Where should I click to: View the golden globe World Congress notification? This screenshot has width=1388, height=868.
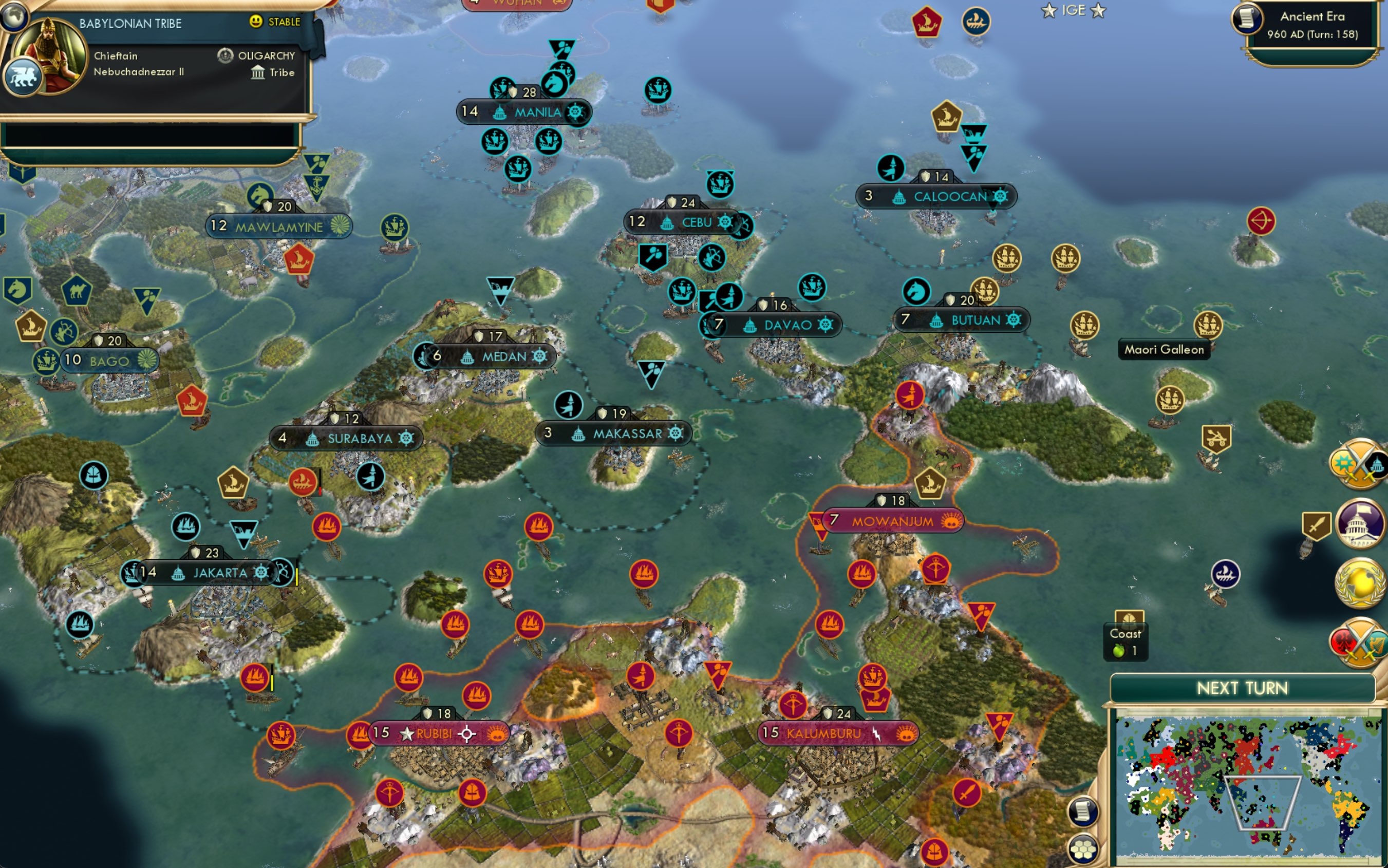[1359, 582]
